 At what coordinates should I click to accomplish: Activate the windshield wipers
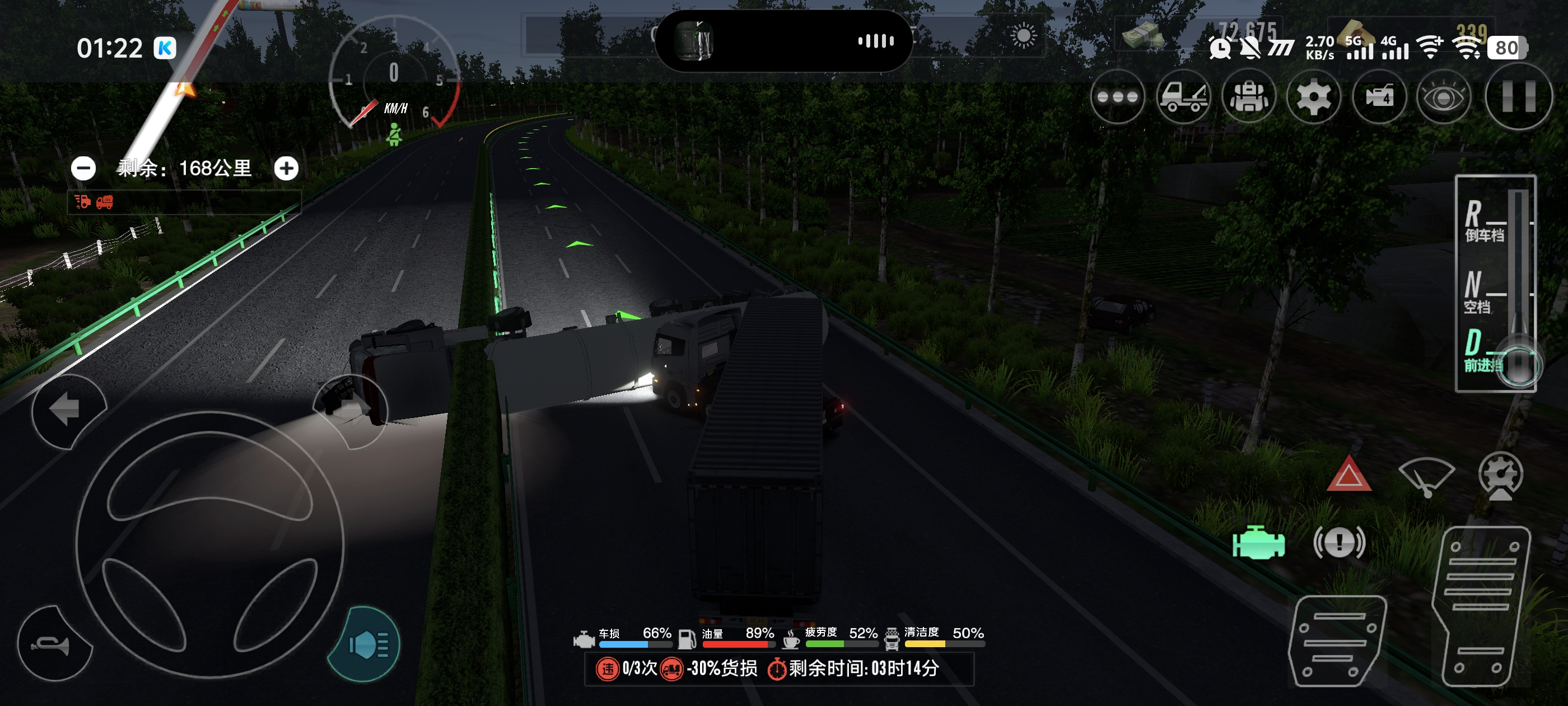(1426, 475)
